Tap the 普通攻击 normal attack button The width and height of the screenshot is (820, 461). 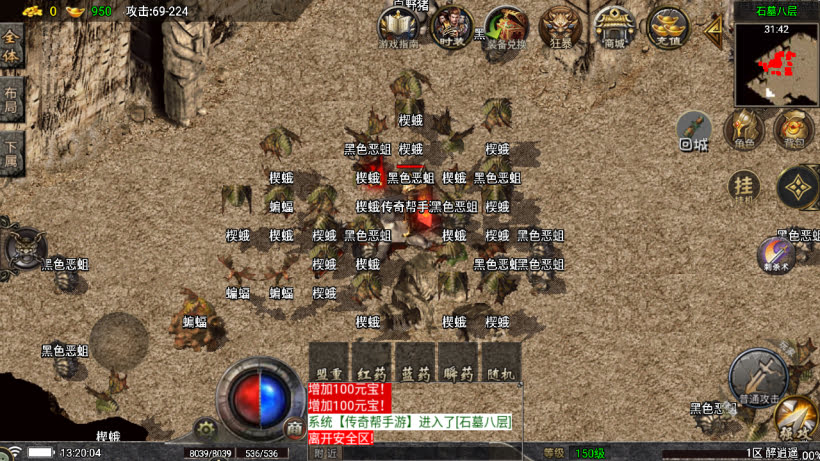pyautogui.click(x=758, y=378)
